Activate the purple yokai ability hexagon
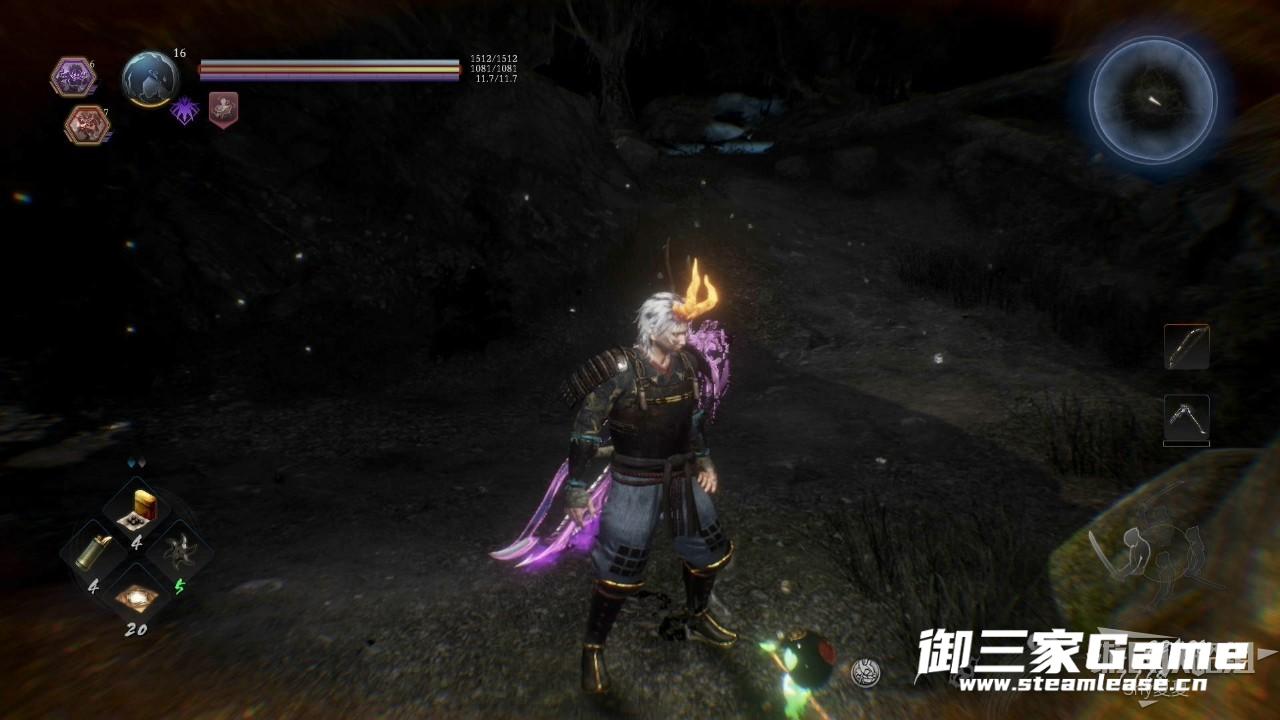The height and width of the screenshot is (720, 1280). click(71, 77)
